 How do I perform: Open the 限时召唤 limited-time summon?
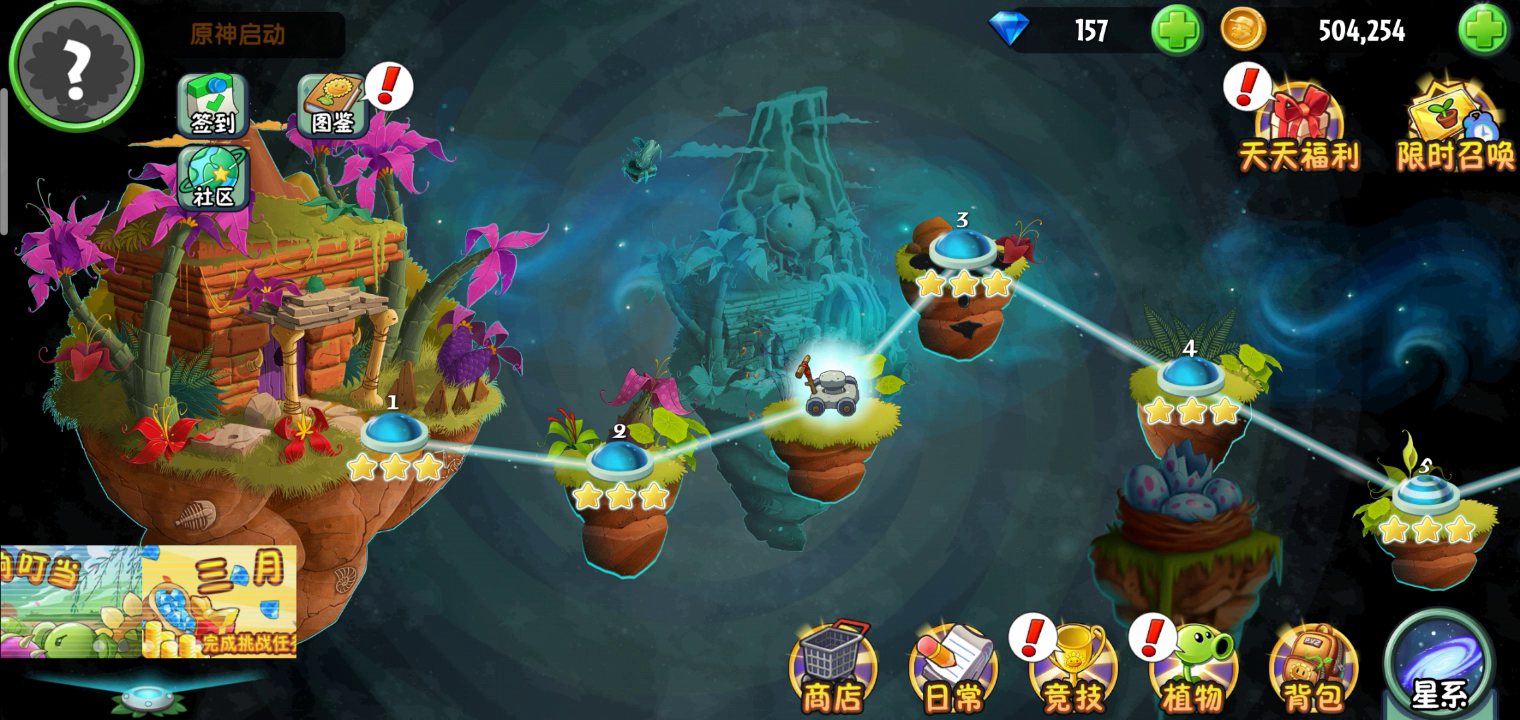1455,125
